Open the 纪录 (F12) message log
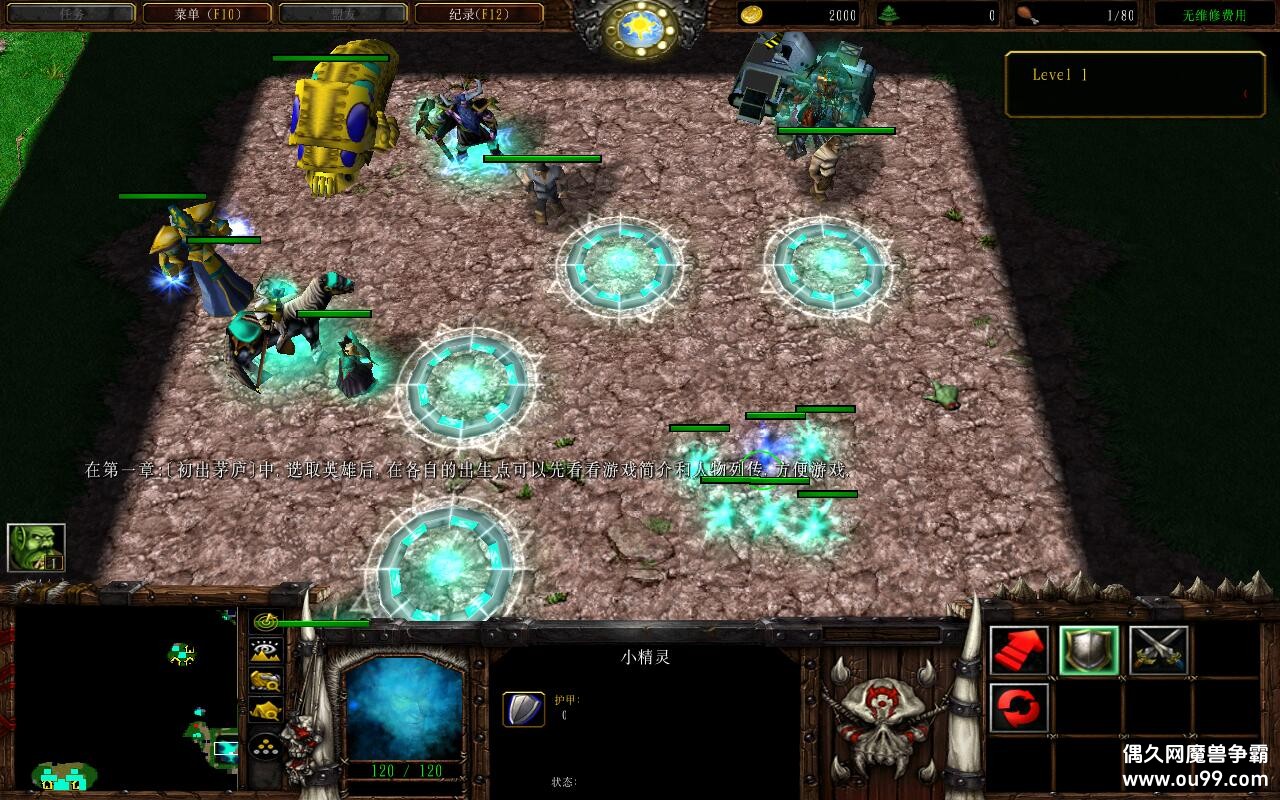 click(x=479, y=14)
